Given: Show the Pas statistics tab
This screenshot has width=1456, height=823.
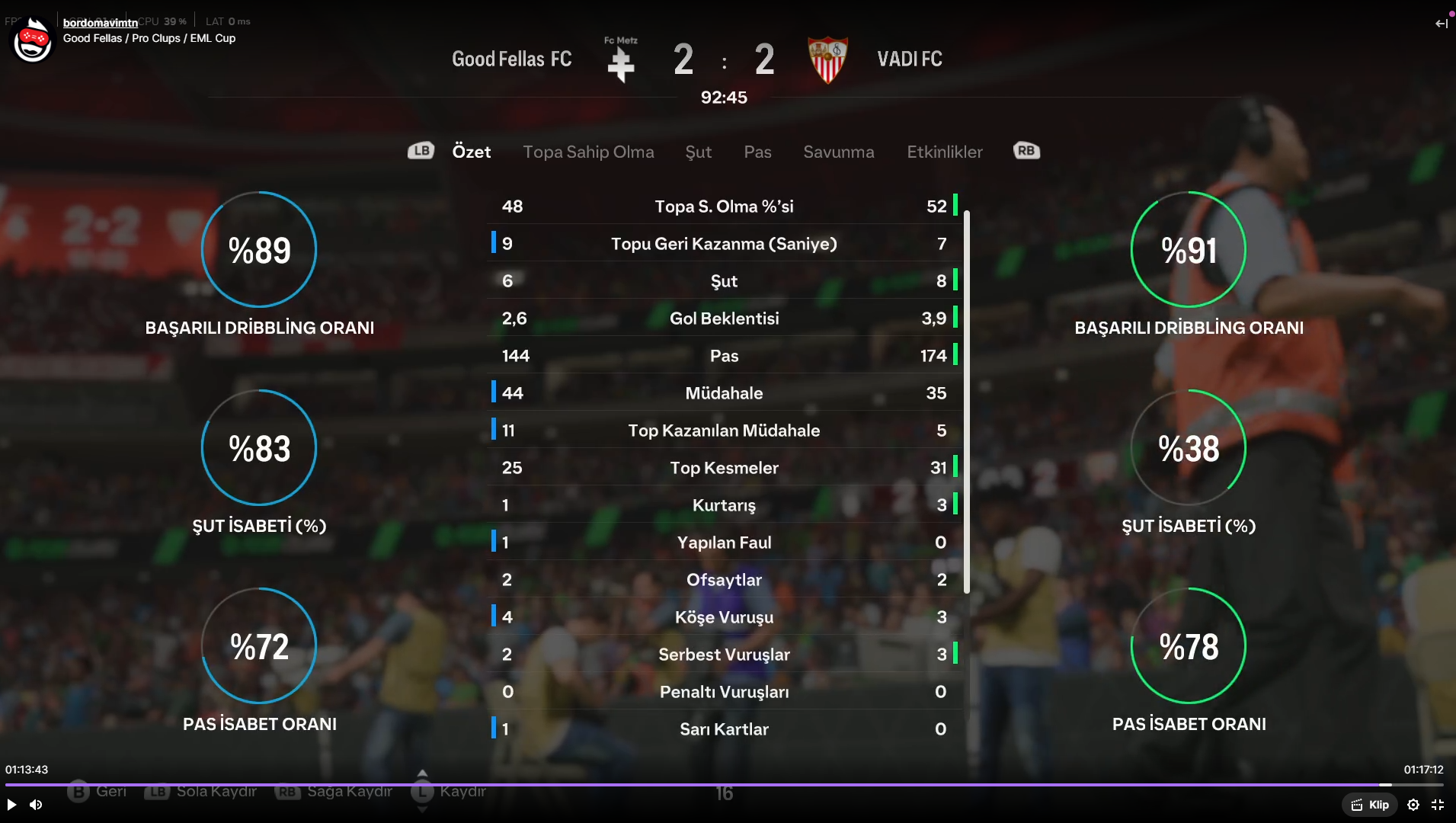Looking at the screenshot, I should pos(757,152).
